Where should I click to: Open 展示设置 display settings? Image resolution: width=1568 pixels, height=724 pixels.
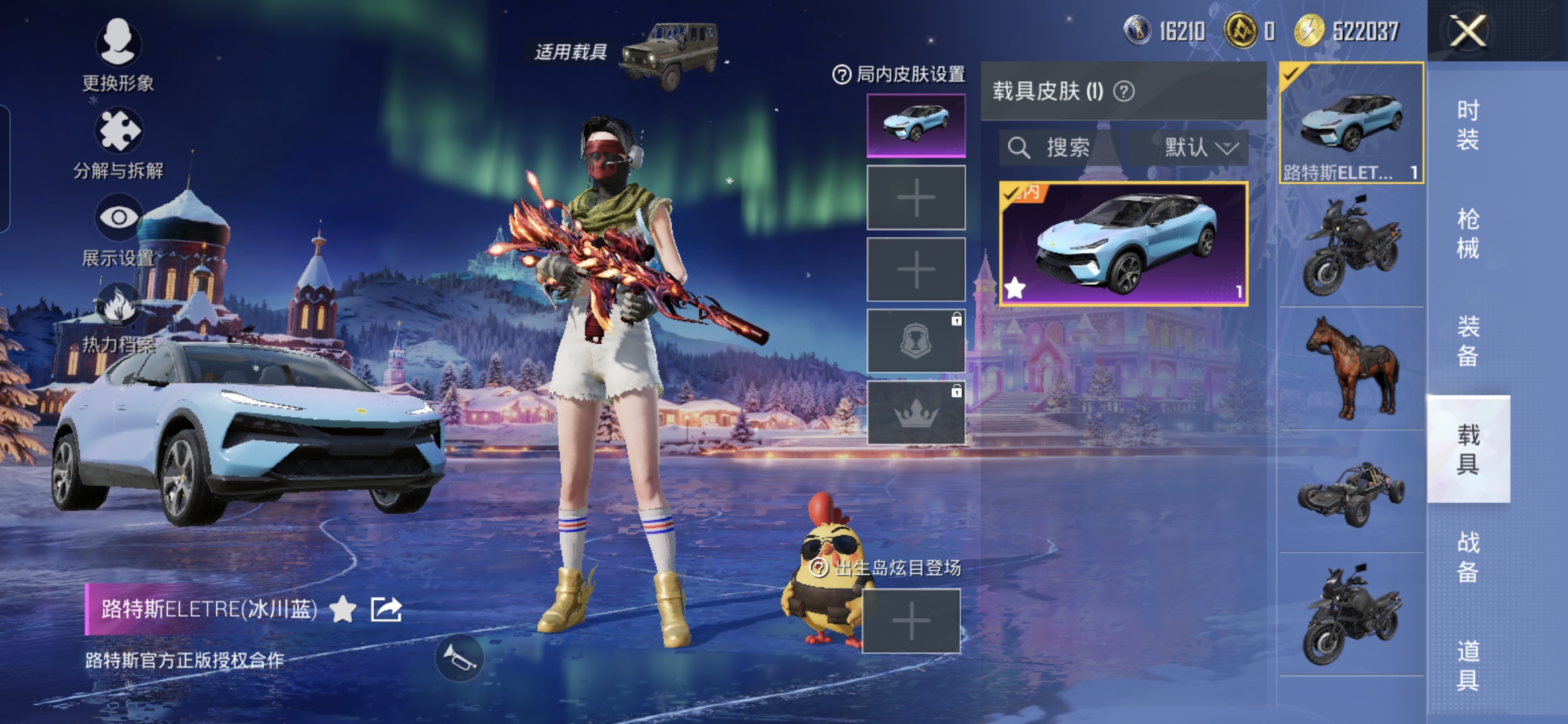(x=118, y=229)
